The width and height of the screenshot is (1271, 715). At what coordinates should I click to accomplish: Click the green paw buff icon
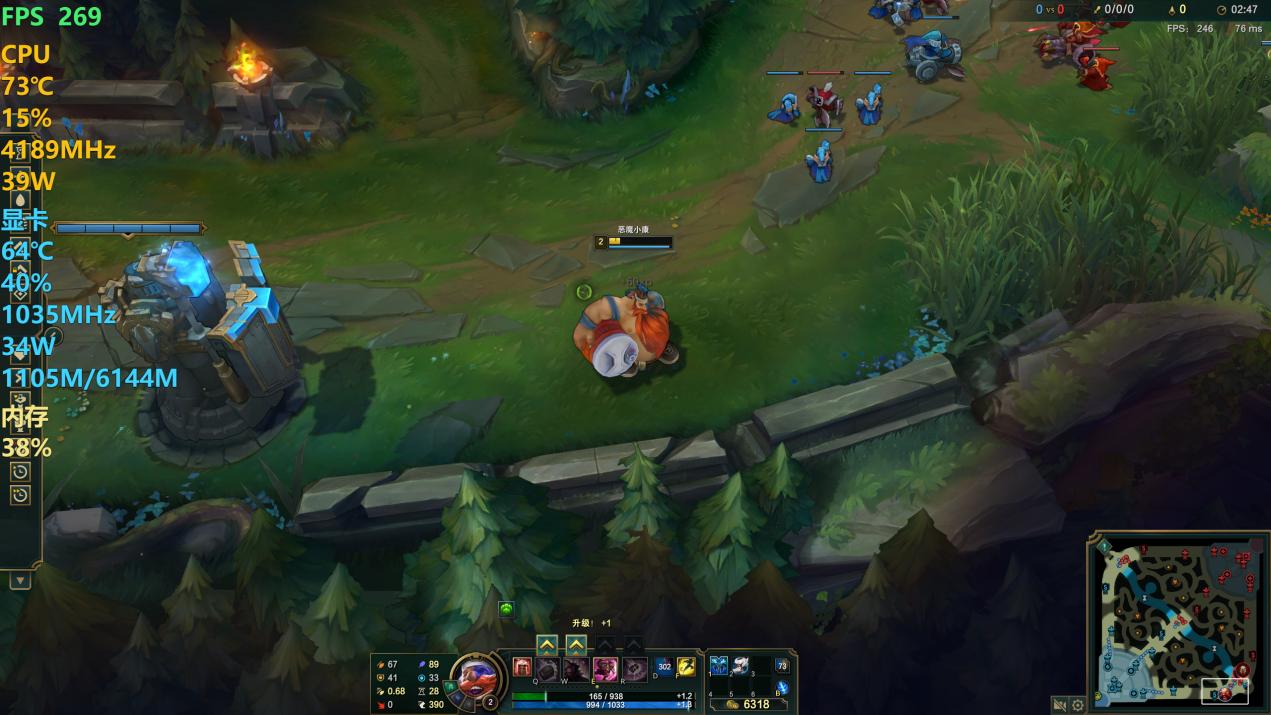click(x=506, y=608)
